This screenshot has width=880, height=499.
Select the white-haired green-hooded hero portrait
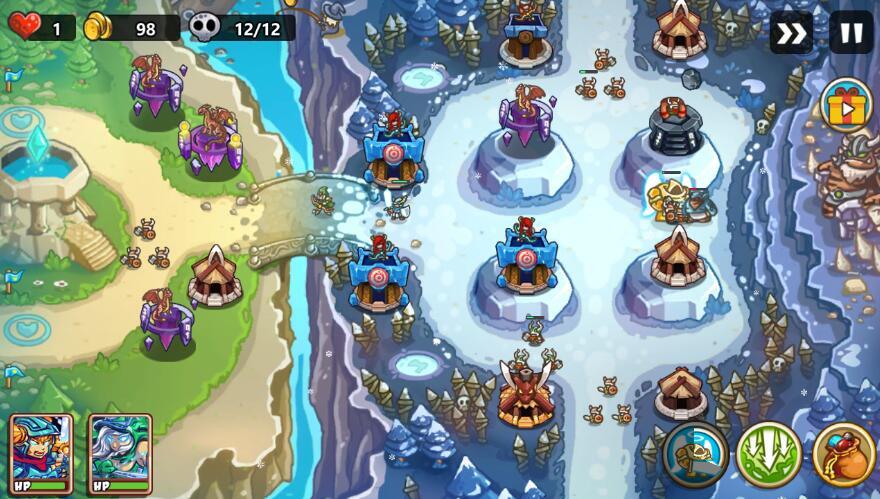click(x=120, y=454)
